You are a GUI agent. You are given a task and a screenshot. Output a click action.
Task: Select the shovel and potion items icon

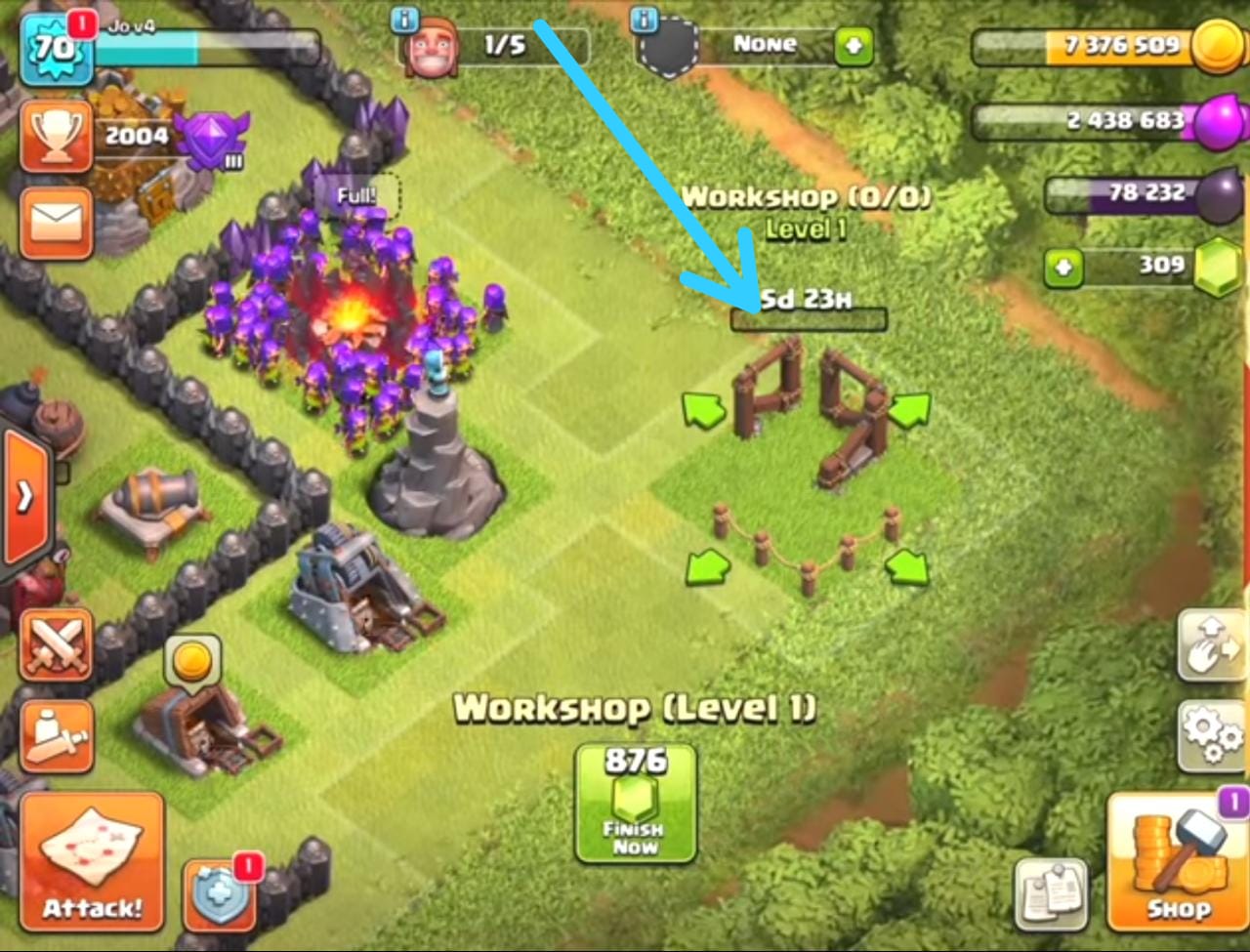(x=56, y=735)
